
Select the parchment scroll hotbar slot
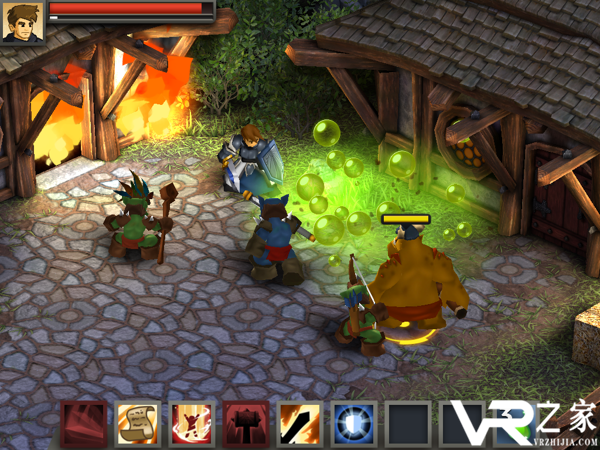[x=137, y=423]
